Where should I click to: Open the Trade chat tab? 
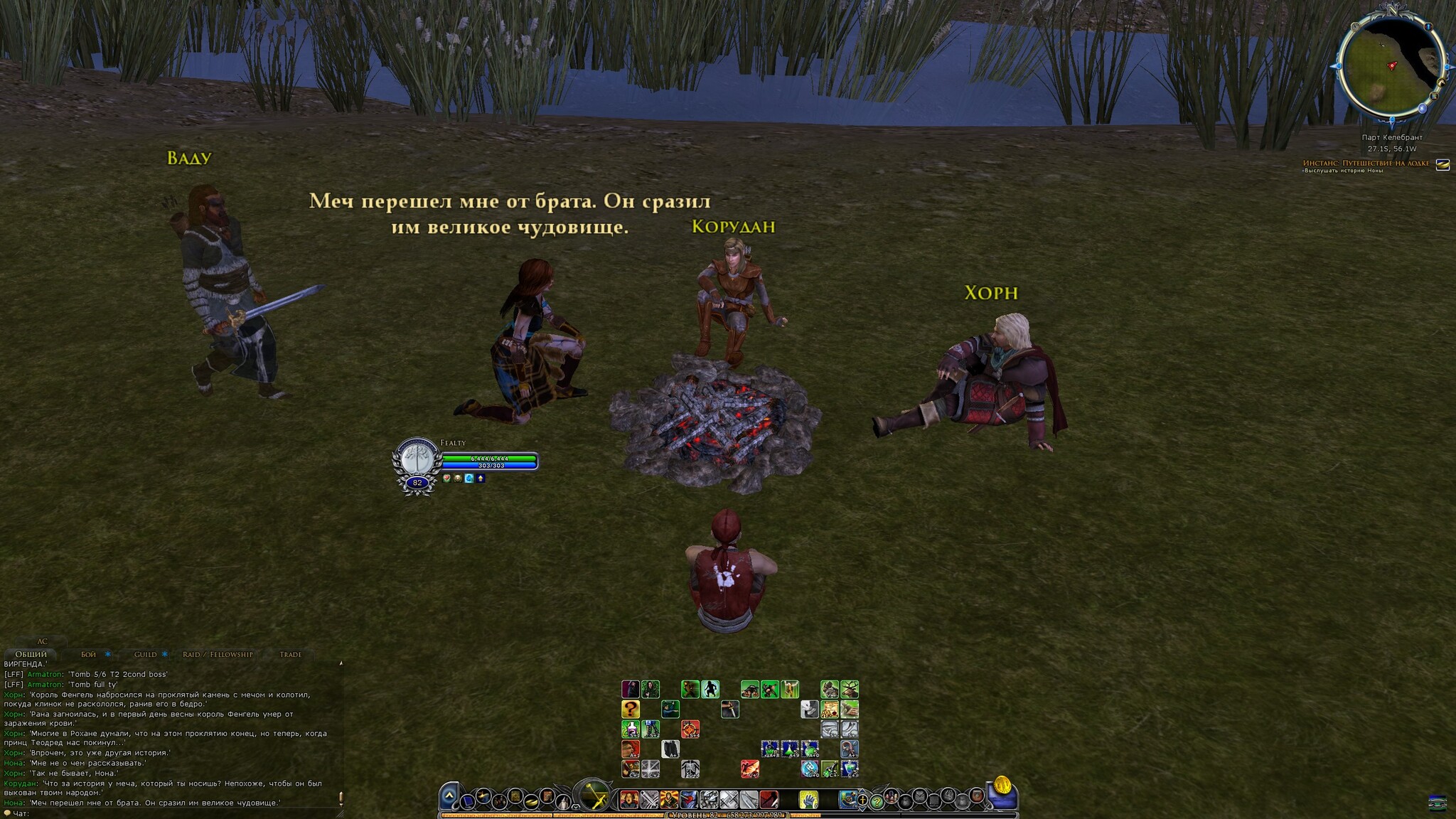[290, 654]
